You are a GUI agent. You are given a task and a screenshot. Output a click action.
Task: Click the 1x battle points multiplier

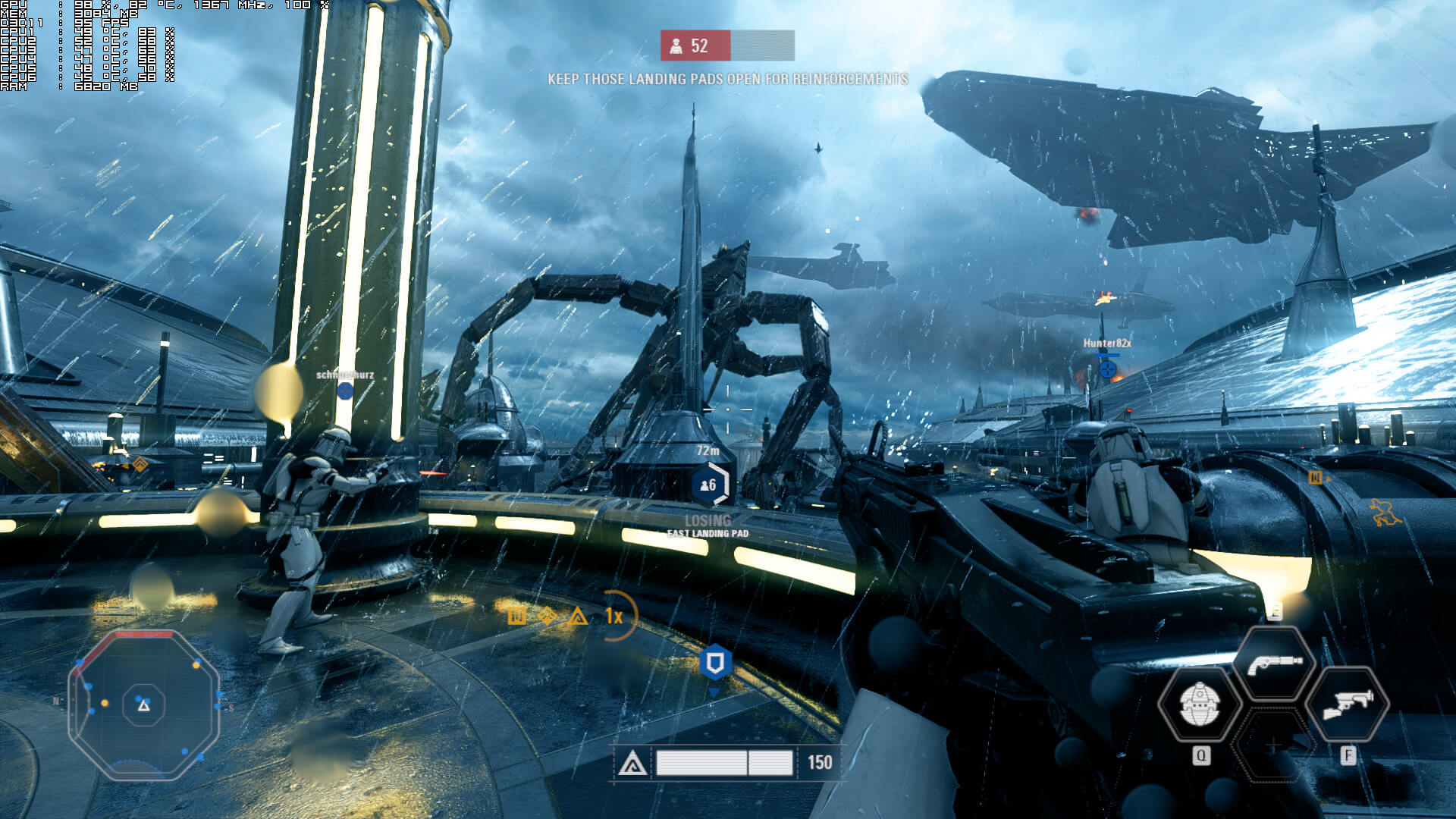point(614,616)
